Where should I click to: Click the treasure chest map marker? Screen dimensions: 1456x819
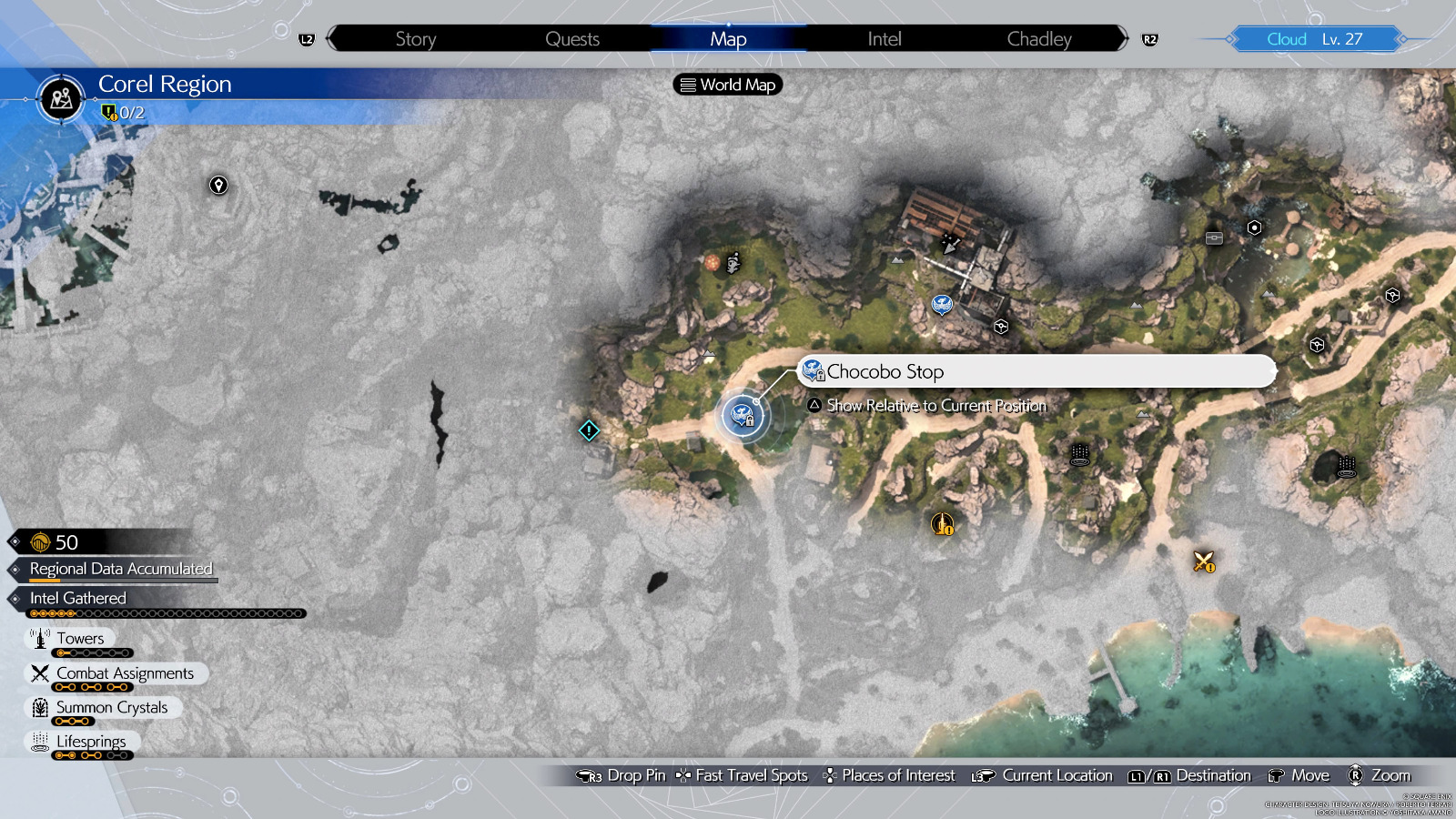pos(1214,238)
